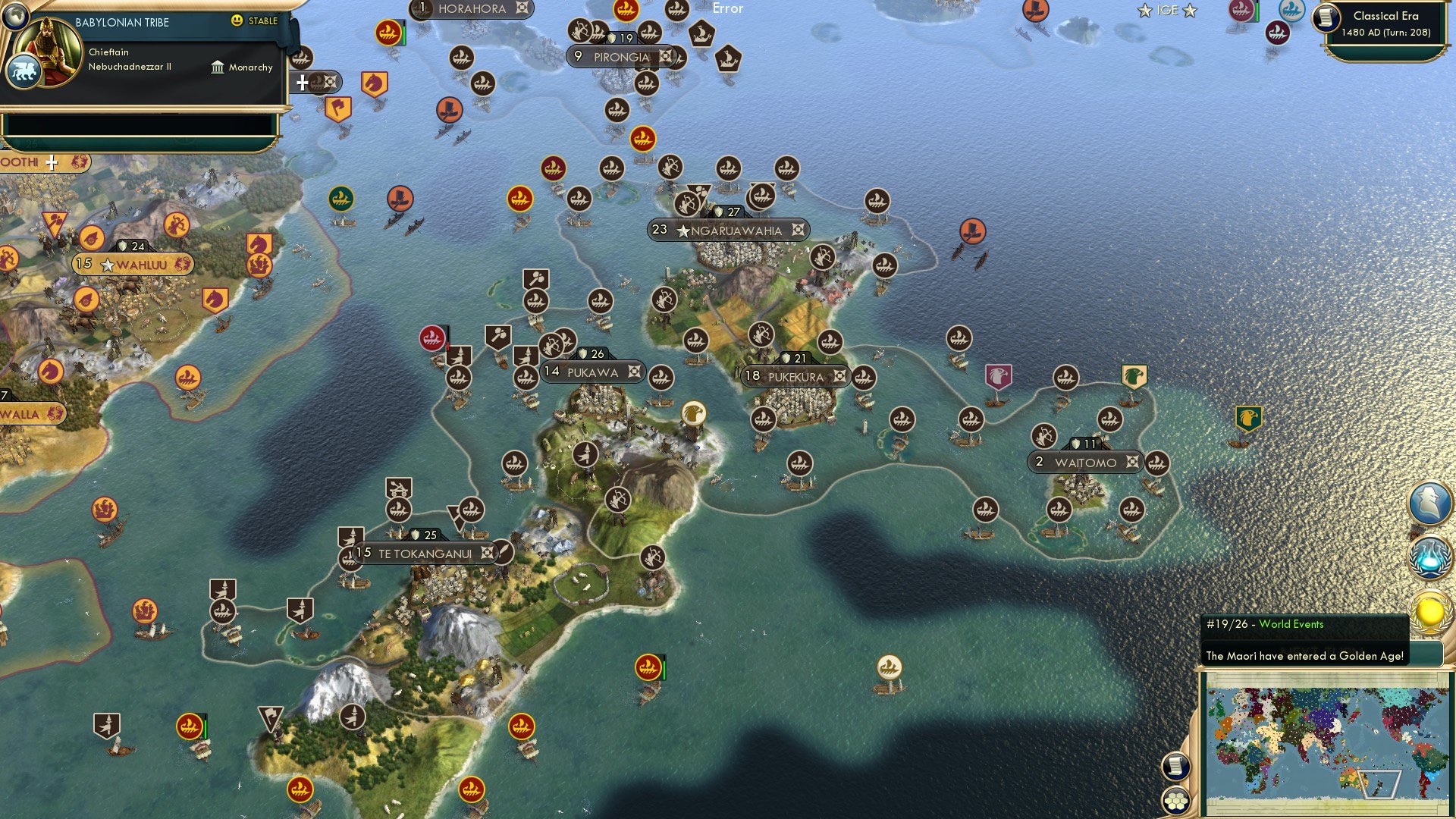Select the Pukawa city banner

coord(592,372)
